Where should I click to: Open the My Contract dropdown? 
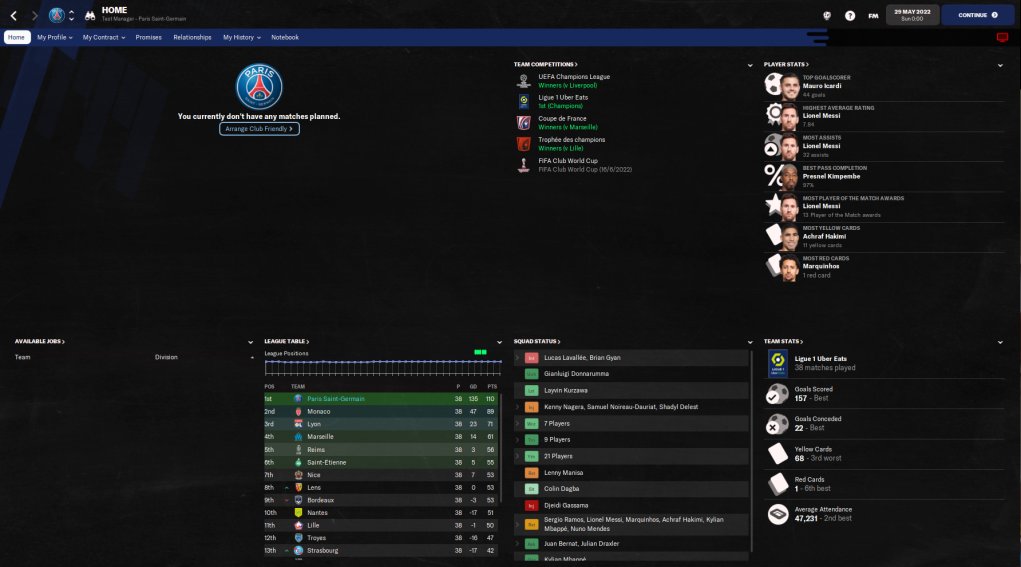coord(103,37)
